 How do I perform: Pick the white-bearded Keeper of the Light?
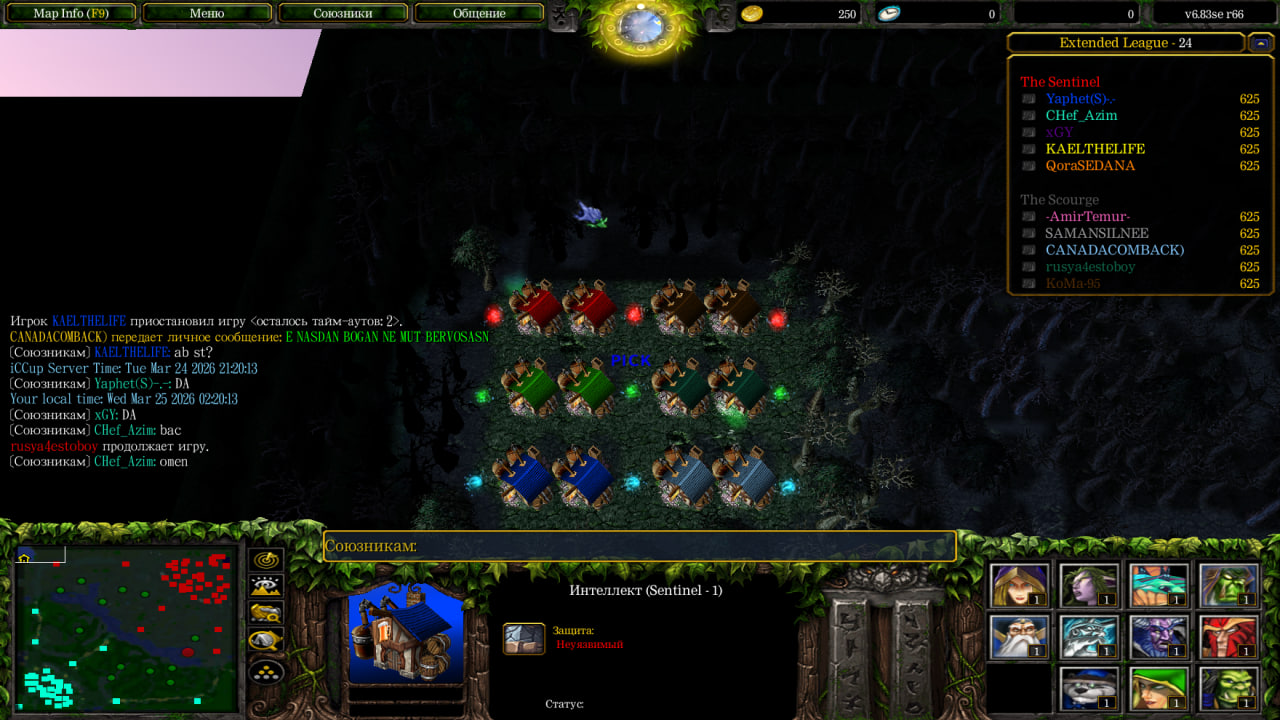coord(1020,636)
